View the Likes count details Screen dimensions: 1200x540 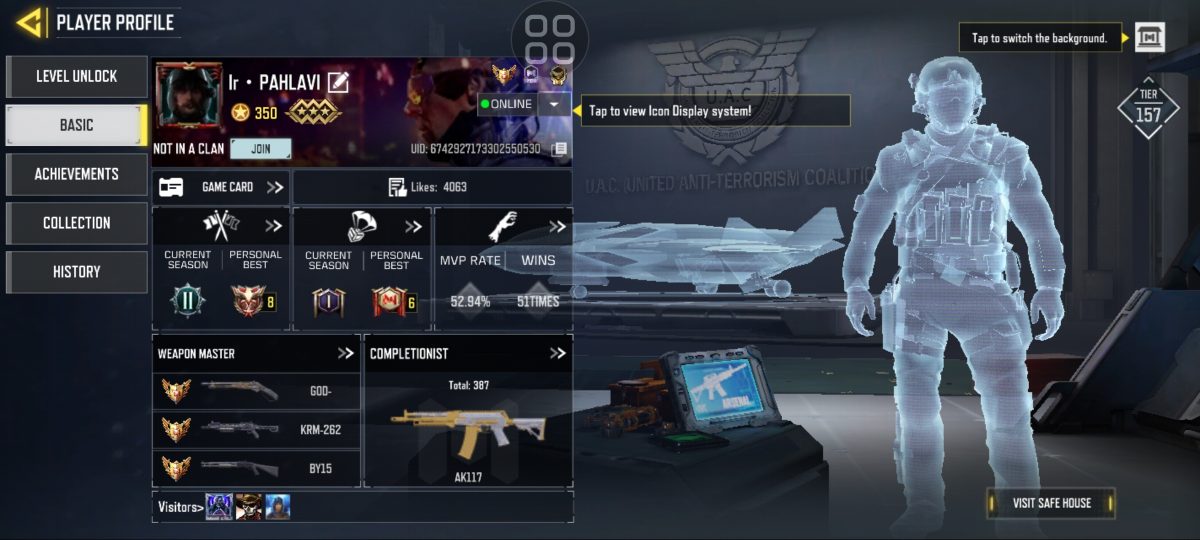pos(432,187)
